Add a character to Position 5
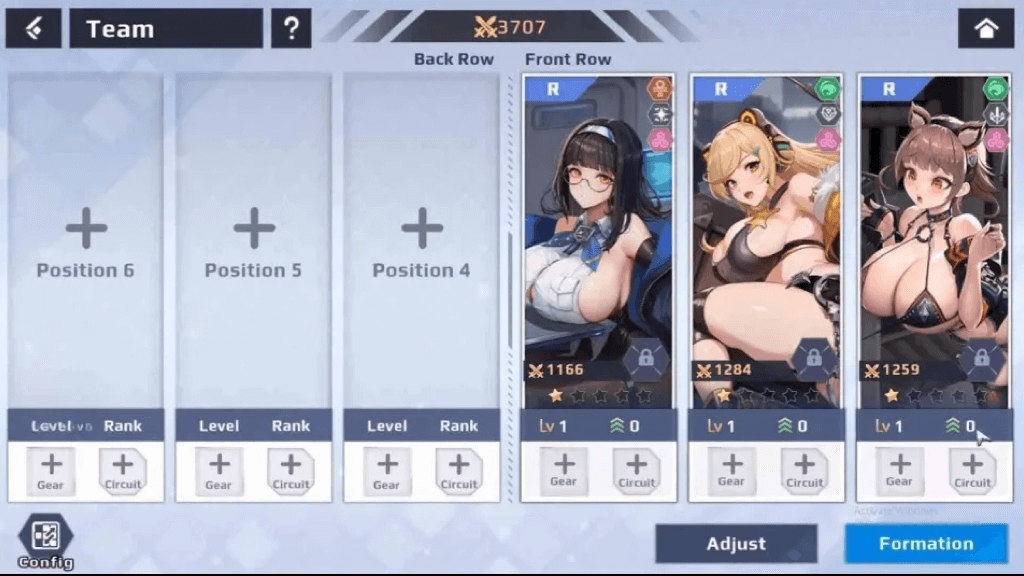This screenshot has width=1024, height=576. click(x=254, y=242)
